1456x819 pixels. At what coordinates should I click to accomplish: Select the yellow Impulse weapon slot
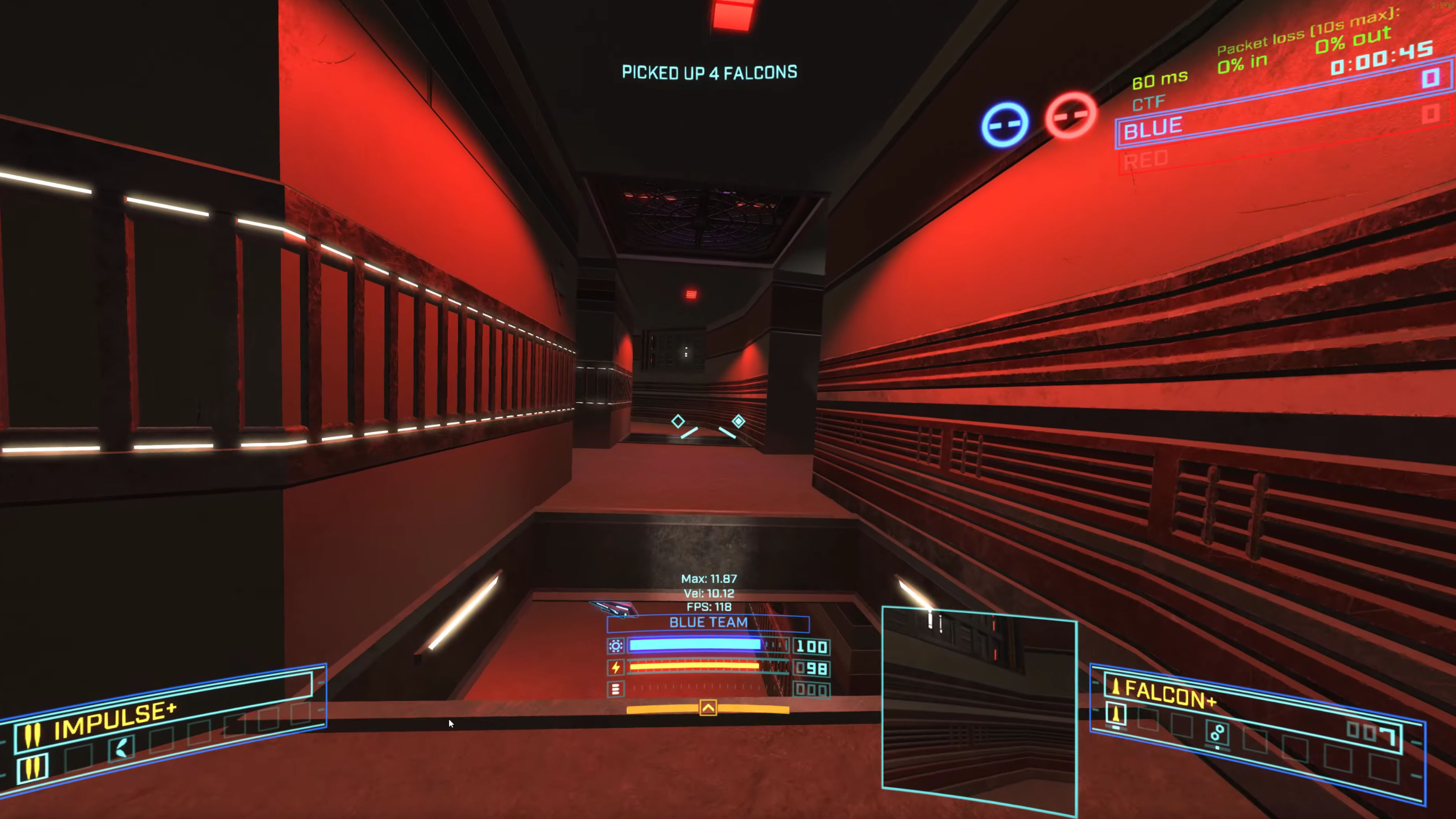31,768
